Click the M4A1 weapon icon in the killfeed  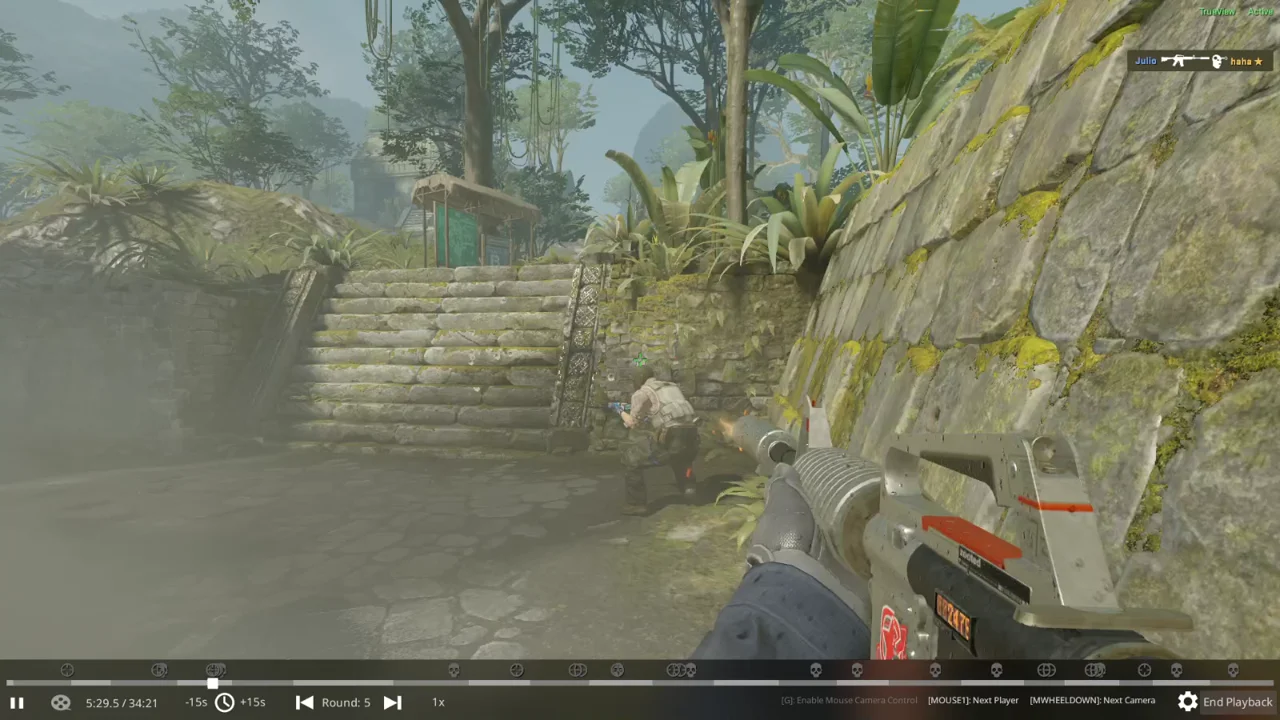[x=1185, y=60]
